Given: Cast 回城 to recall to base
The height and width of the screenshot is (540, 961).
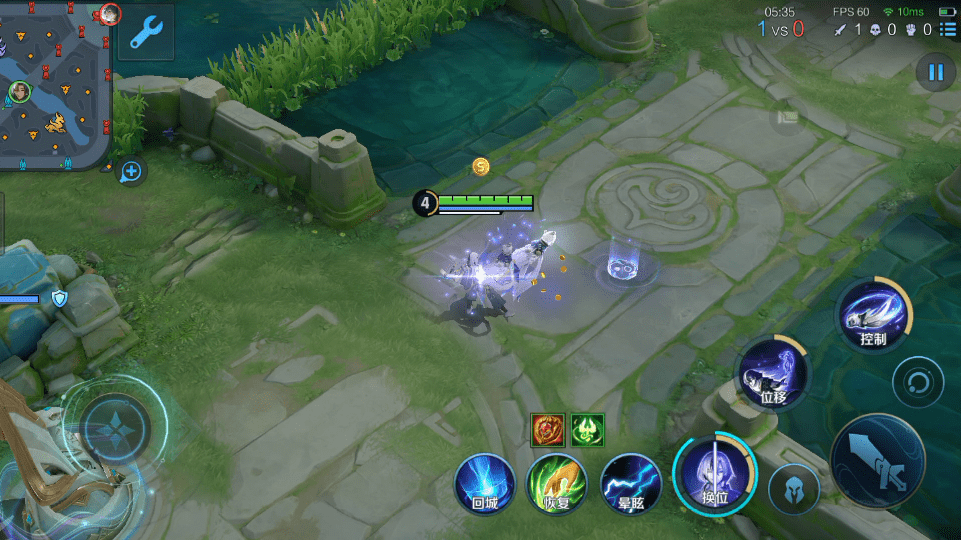Looking at the screenshot, I should click(485, 484).
